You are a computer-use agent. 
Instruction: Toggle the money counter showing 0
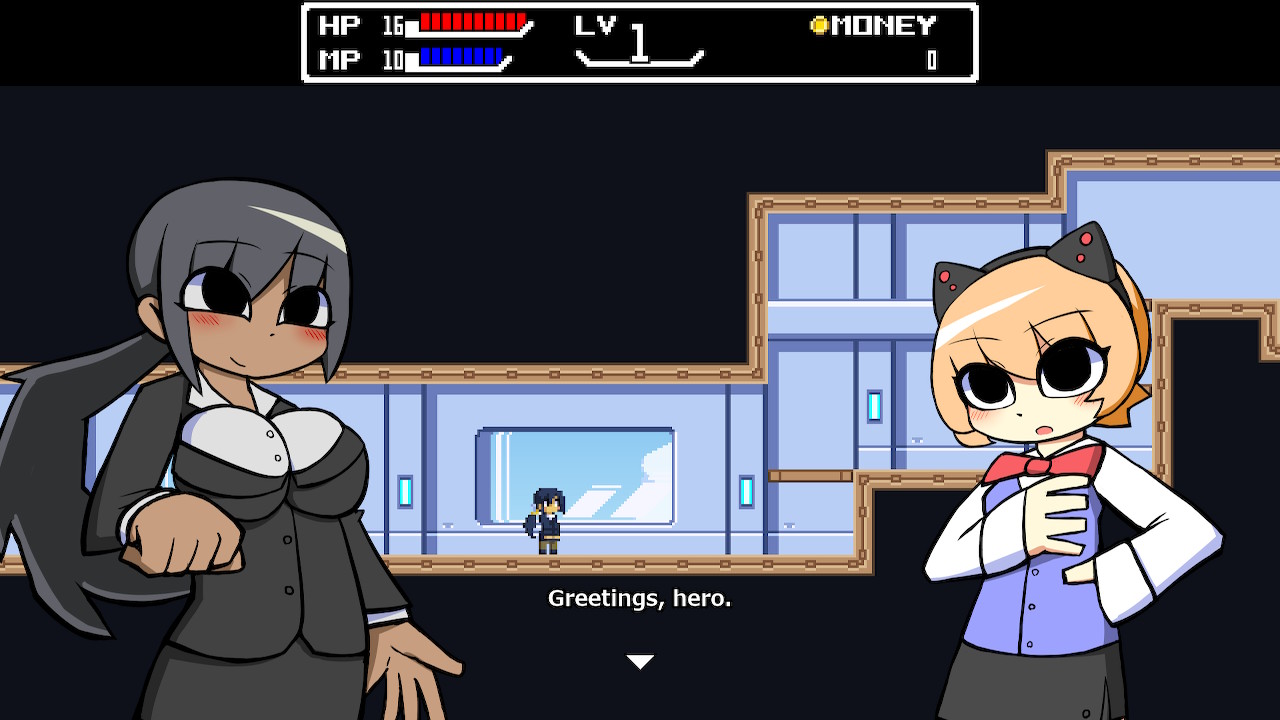click(x=932, y=58)
